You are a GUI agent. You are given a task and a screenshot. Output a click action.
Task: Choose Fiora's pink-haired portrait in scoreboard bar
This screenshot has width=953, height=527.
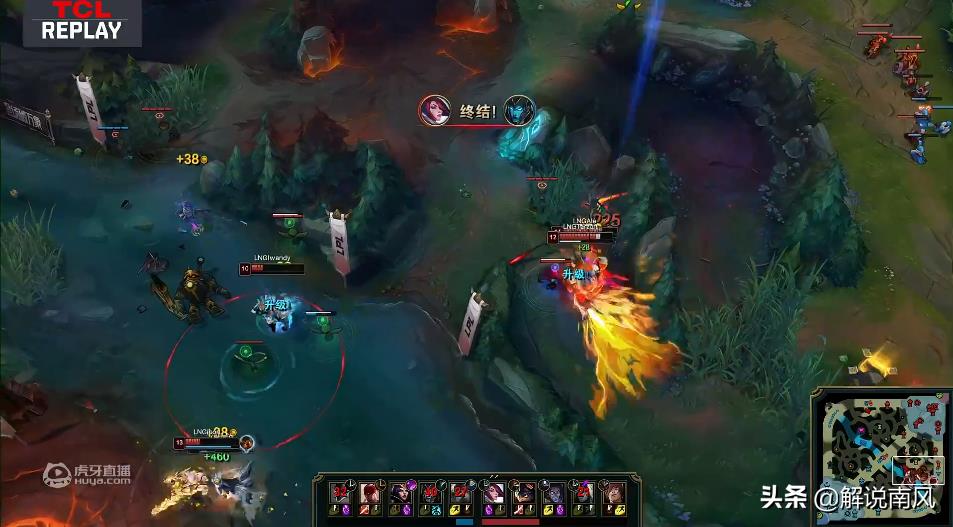[x=491, y=492]
